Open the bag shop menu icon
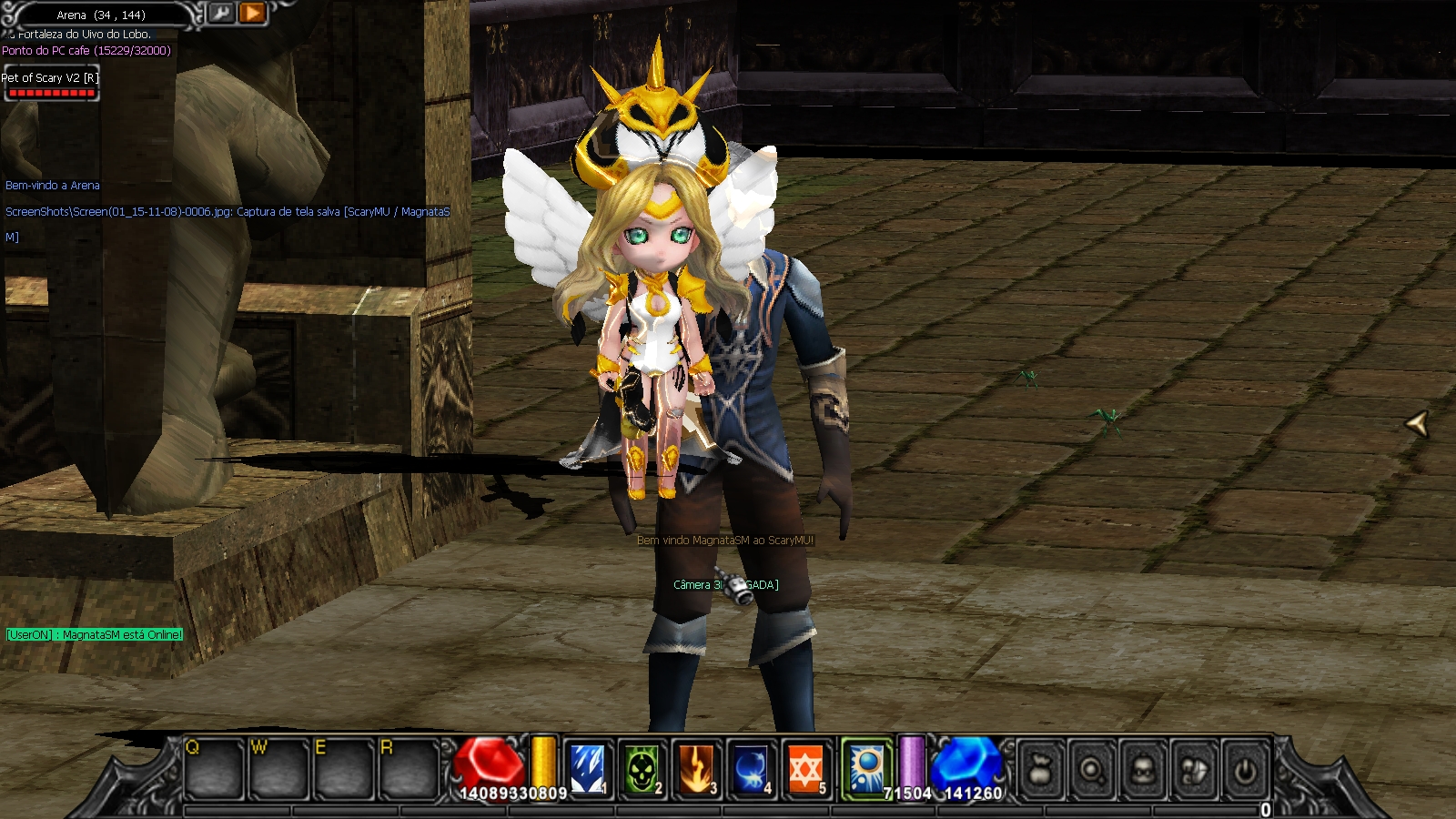Screen dimensions: 1456x819 1041,772
